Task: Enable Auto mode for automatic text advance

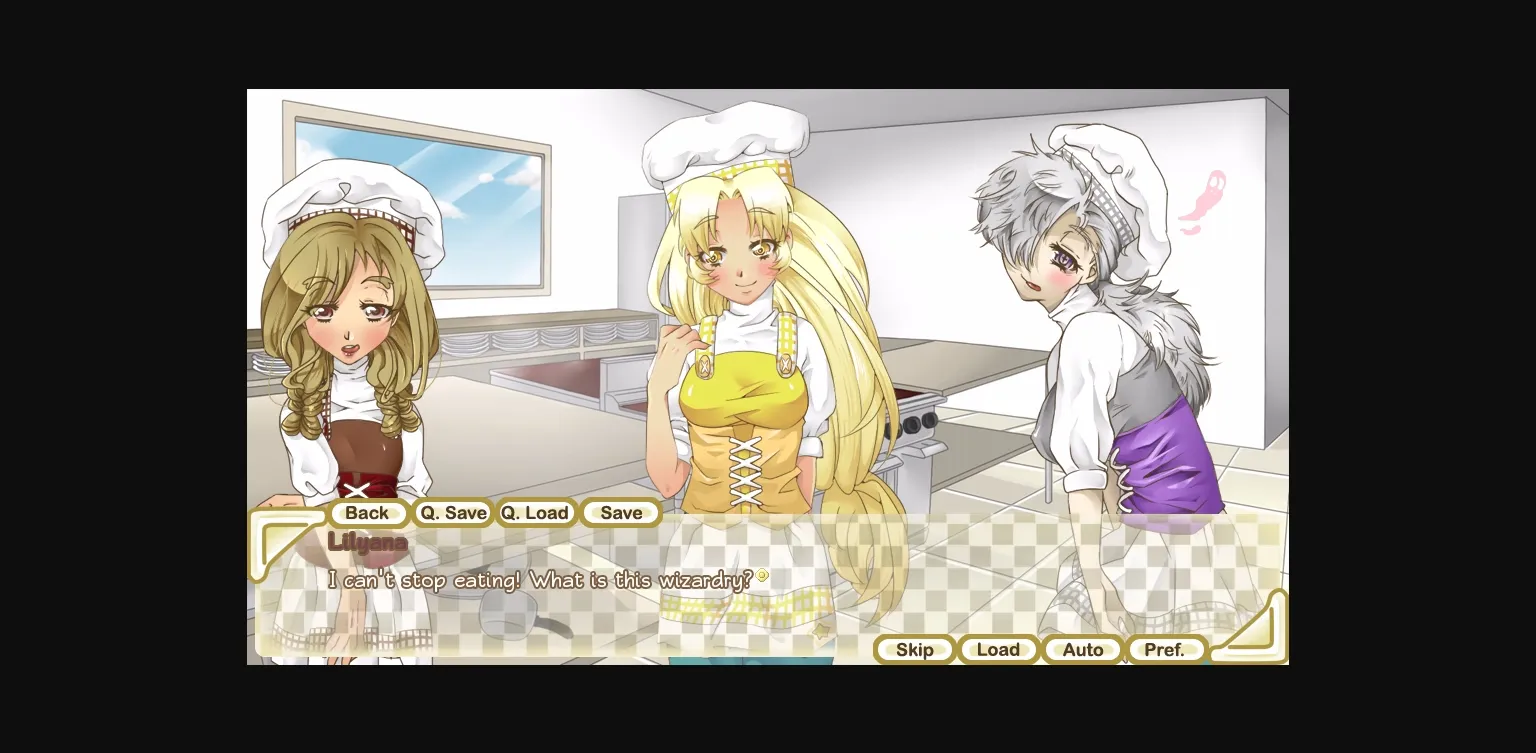Action: point(1082,649)
